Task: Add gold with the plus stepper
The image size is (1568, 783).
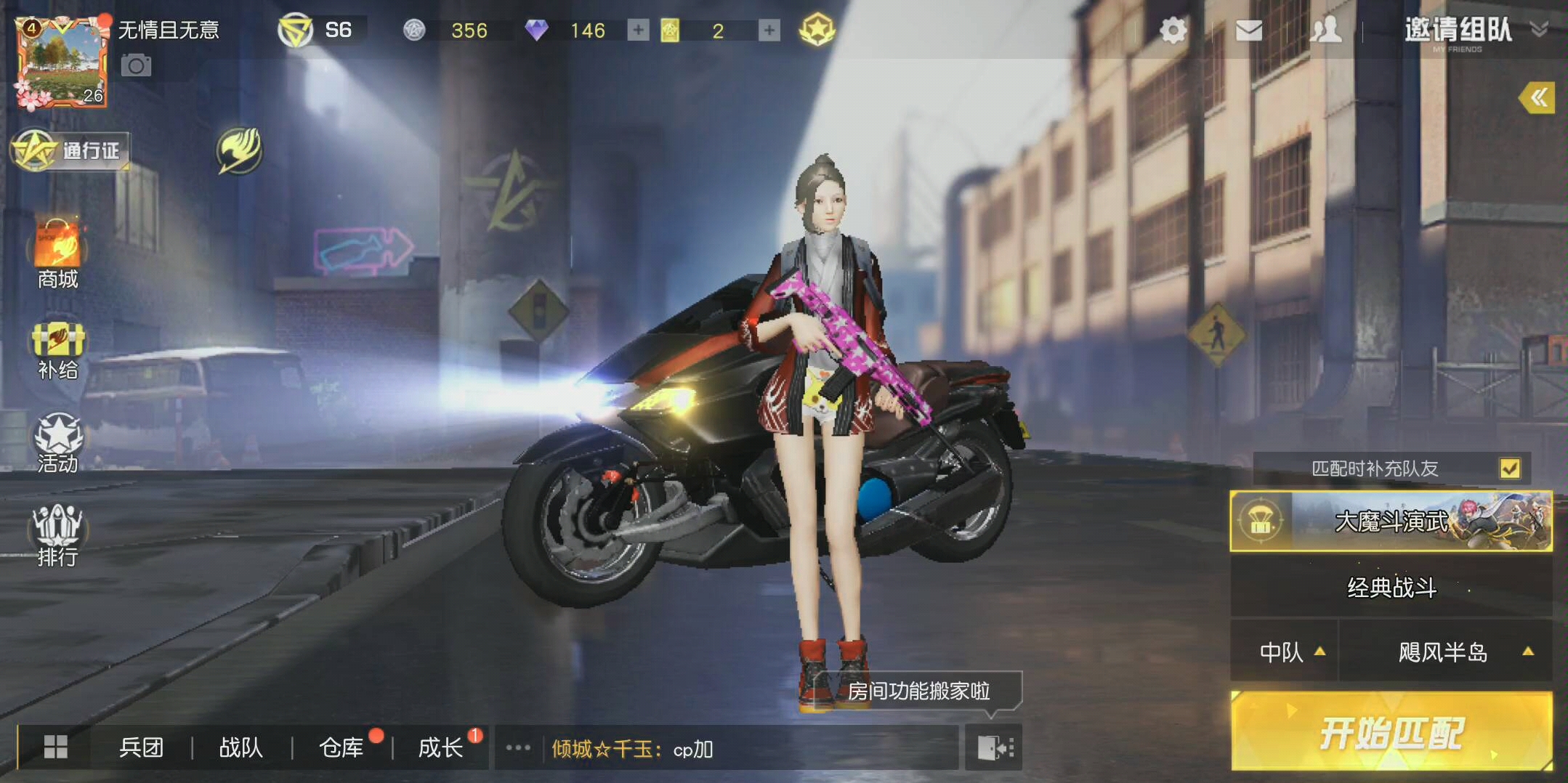Action: [x=768, y=31]
